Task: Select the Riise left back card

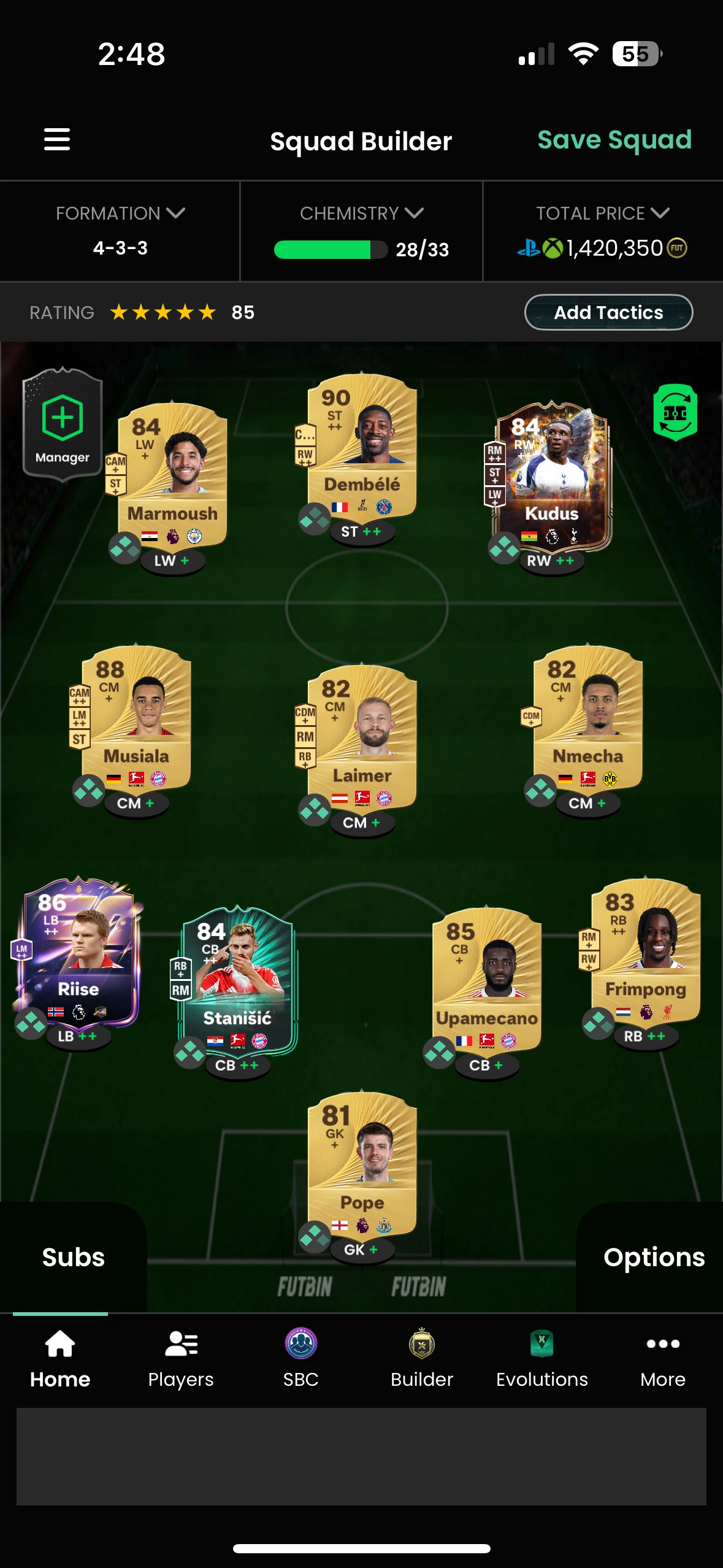Action: tap(78, 951)
